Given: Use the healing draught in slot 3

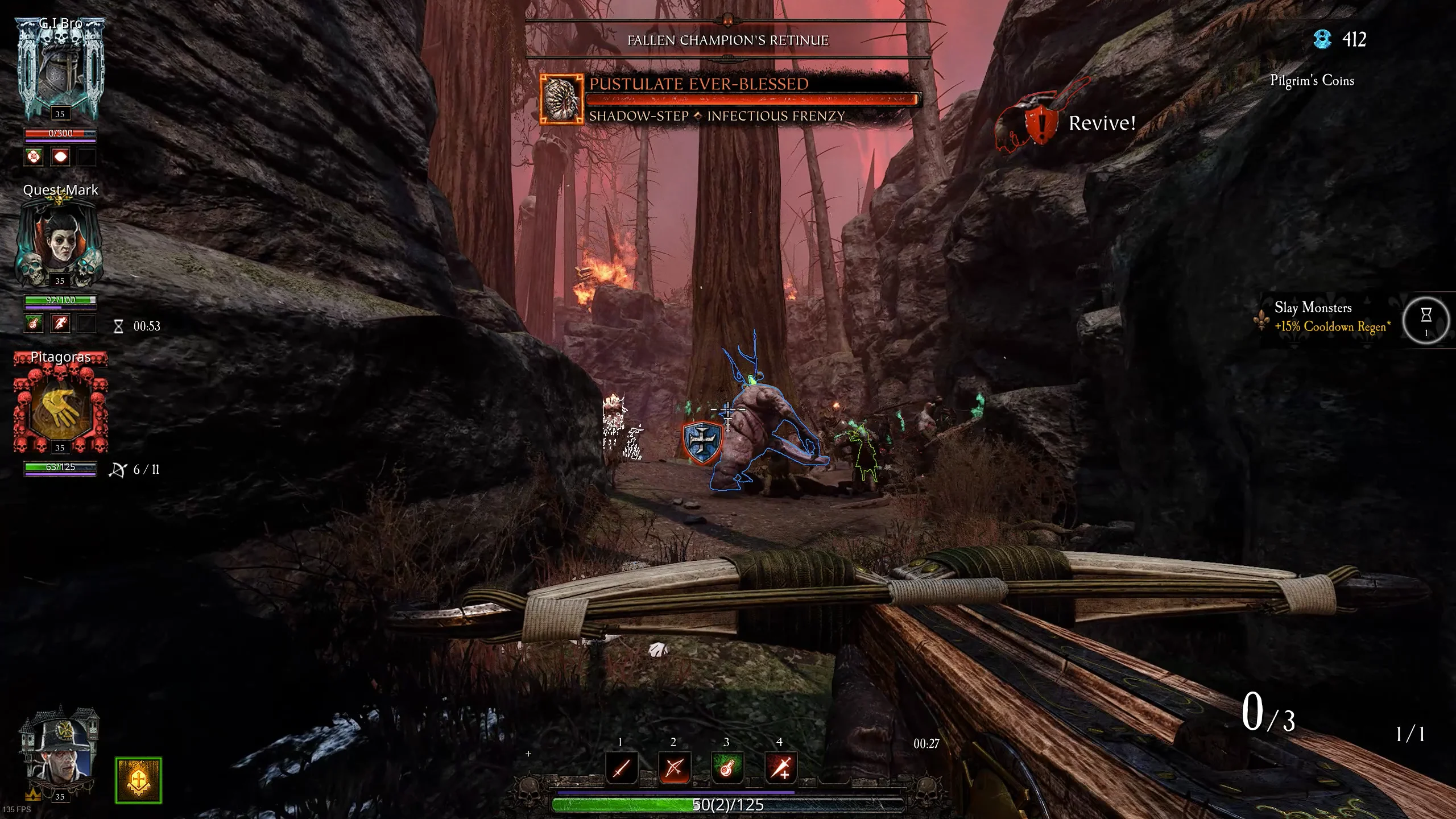Looking at the screenshot, I should click(727, 768).
